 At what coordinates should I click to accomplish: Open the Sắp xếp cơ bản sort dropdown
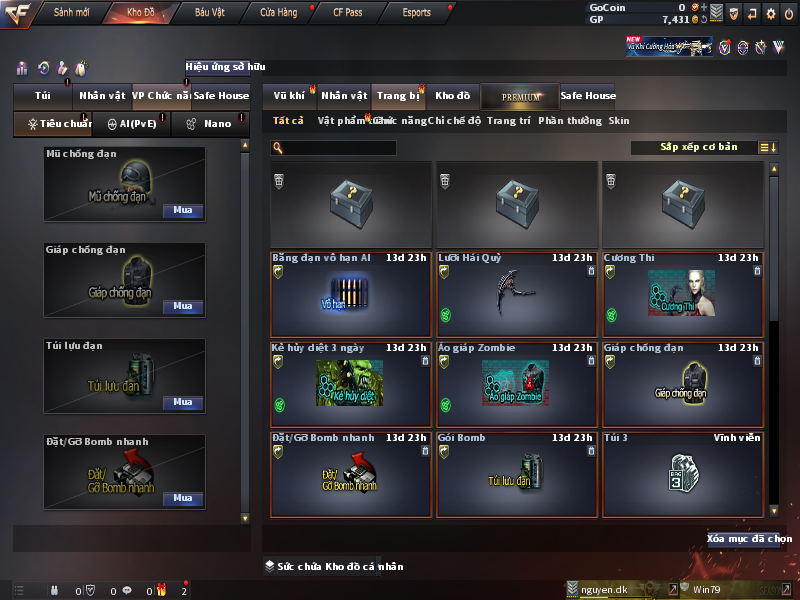[x=698, y=147]
